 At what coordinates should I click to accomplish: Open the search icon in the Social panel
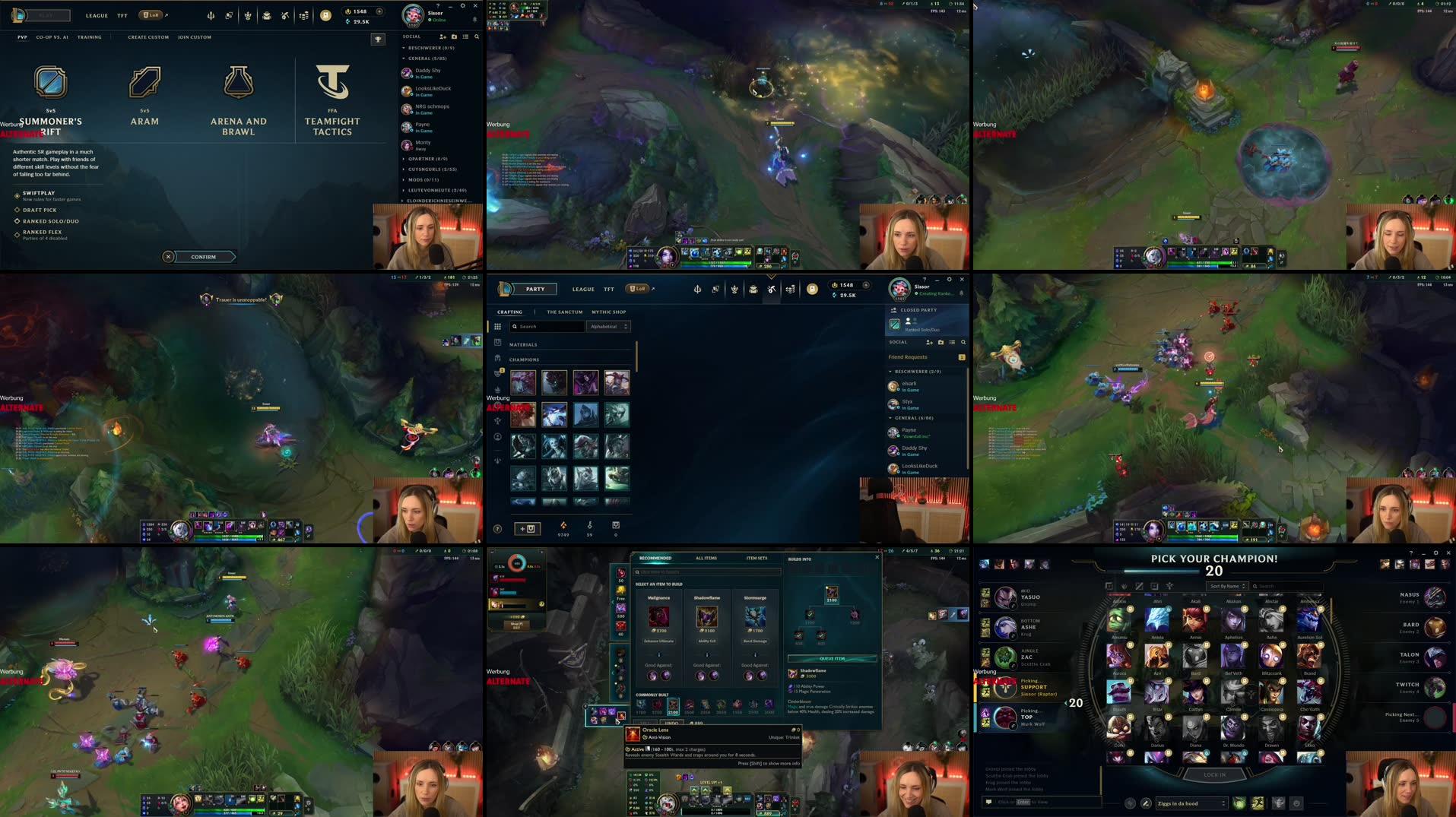pos(477,36)
